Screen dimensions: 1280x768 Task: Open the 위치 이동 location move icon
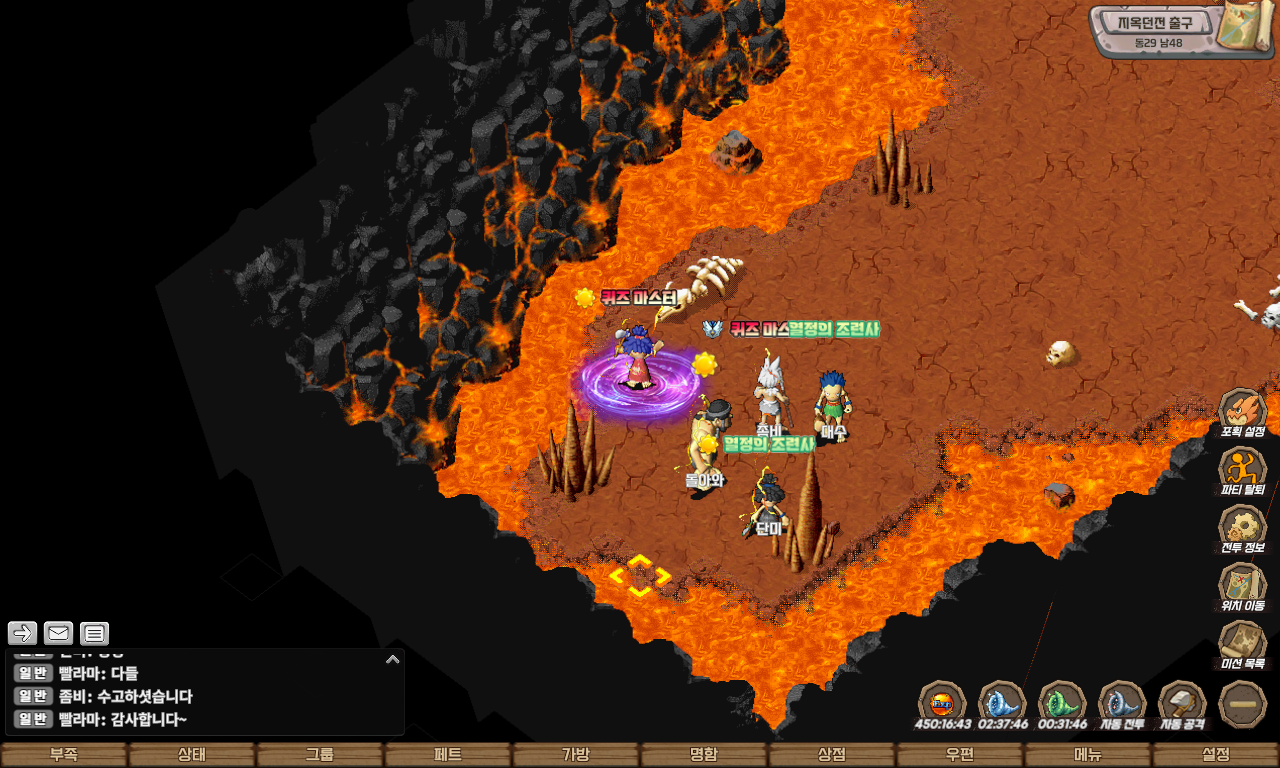coord(1243,585)
